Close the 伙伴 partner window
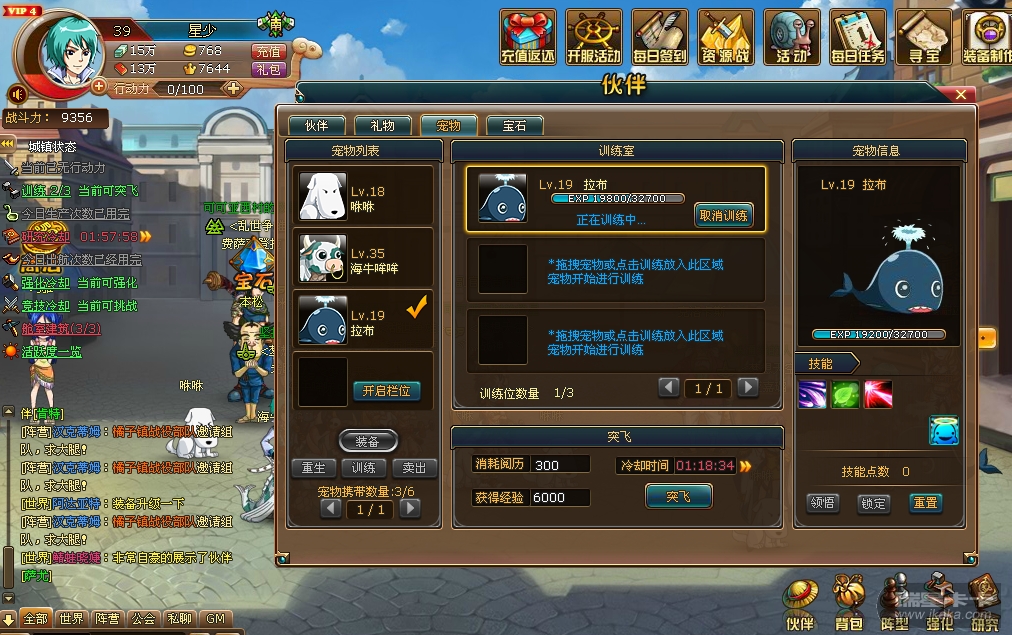The height and width of the screenshot is (635, 1012). [960, 94]
